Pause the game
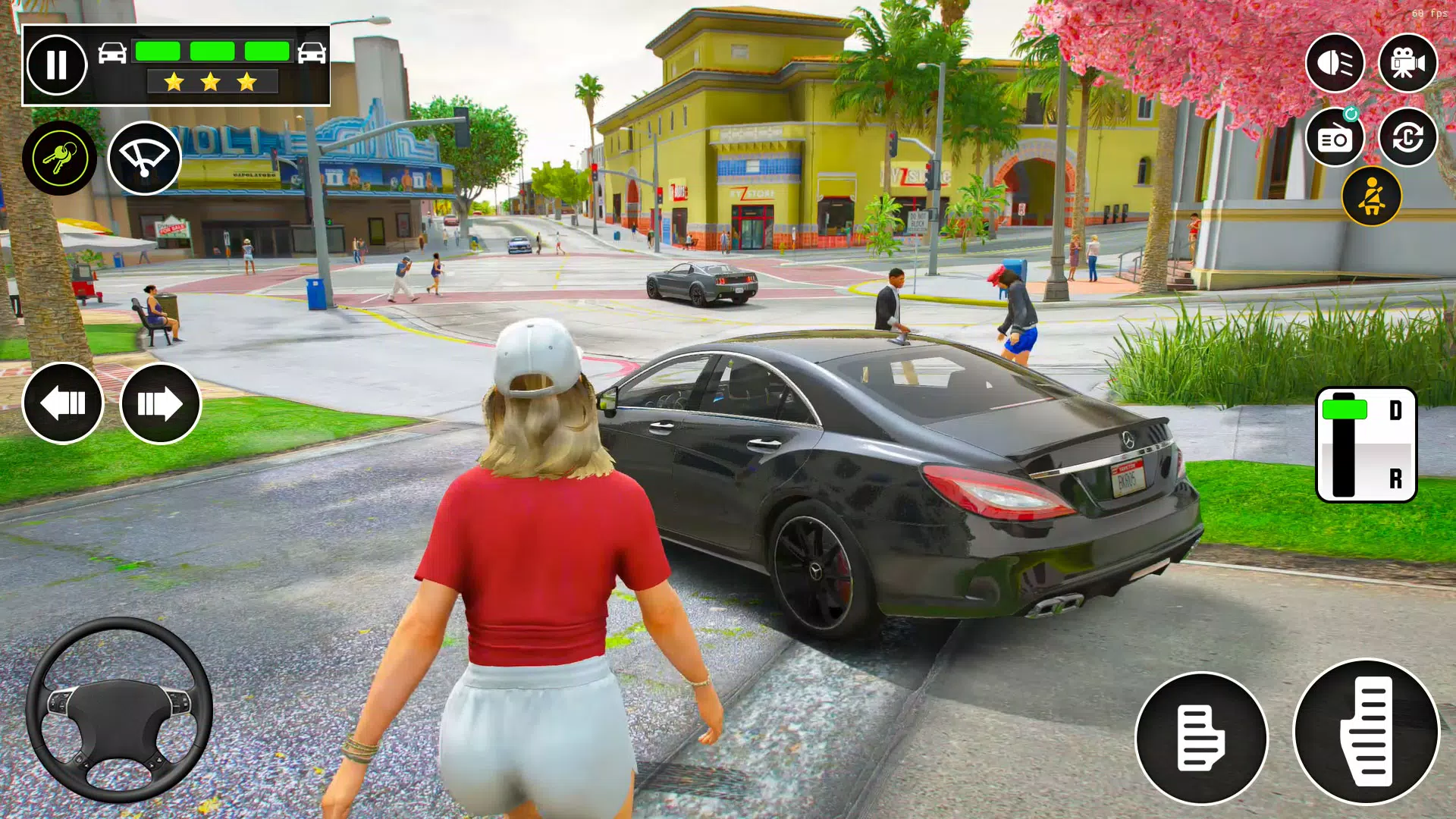 (x=57, y=64)
